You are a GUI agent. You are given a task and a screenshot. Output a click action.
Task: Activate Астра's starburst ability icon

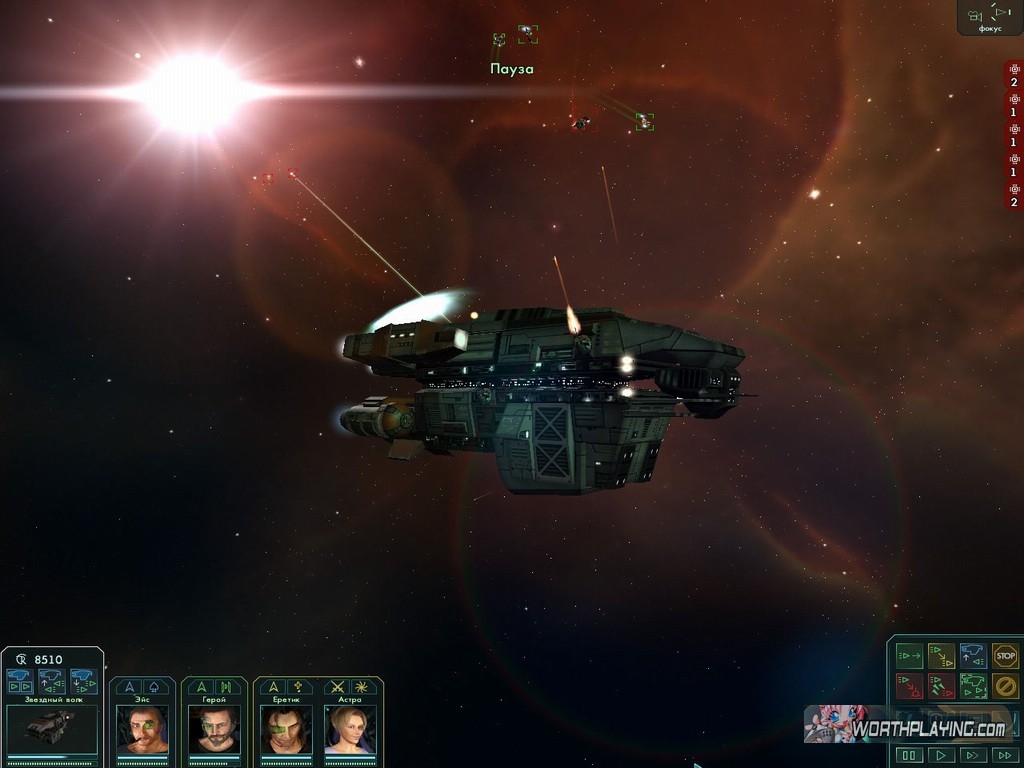(362, 687)
